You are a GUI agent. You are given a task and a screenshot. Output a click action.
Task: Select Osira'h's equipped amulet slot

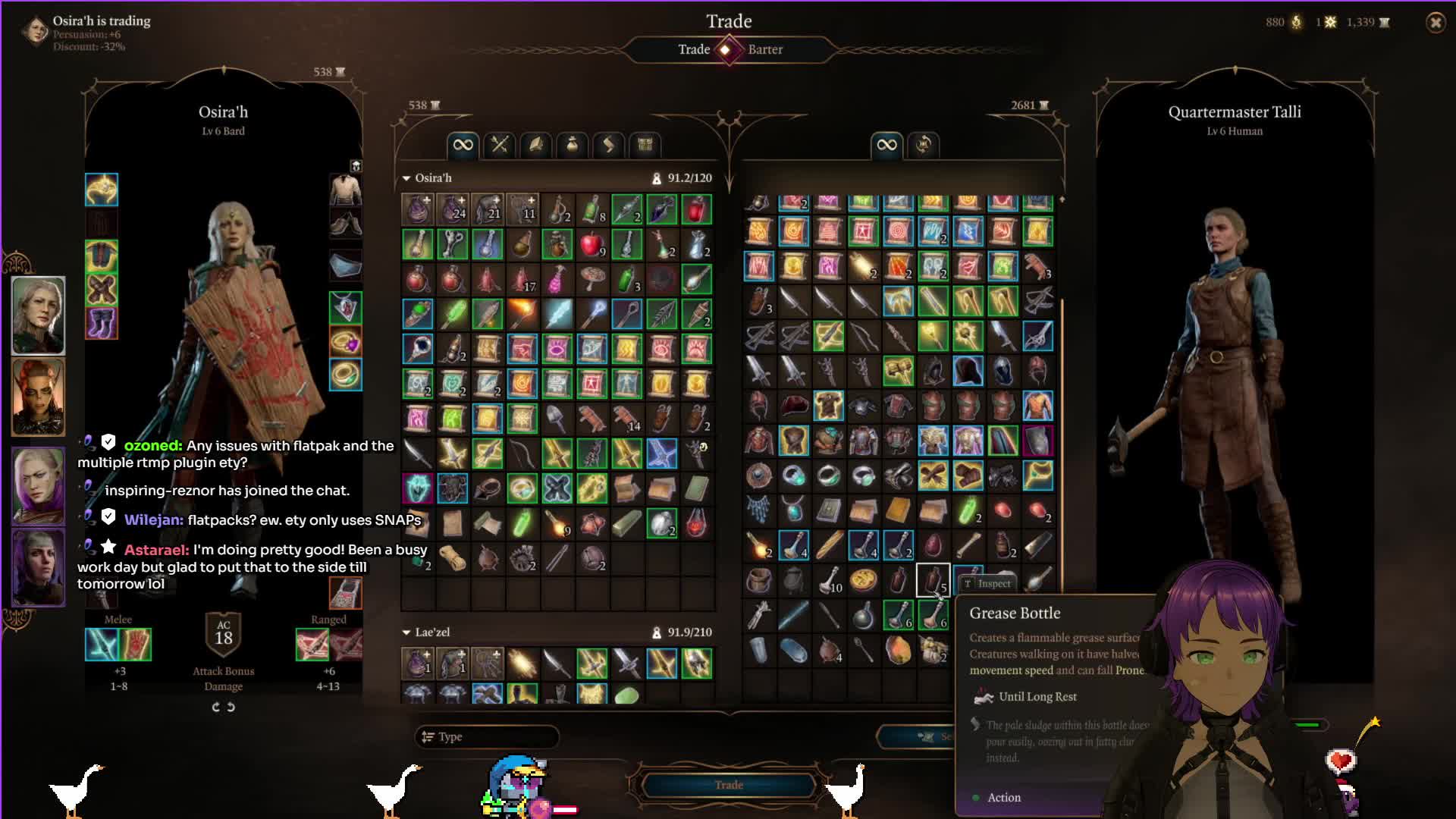346,308
